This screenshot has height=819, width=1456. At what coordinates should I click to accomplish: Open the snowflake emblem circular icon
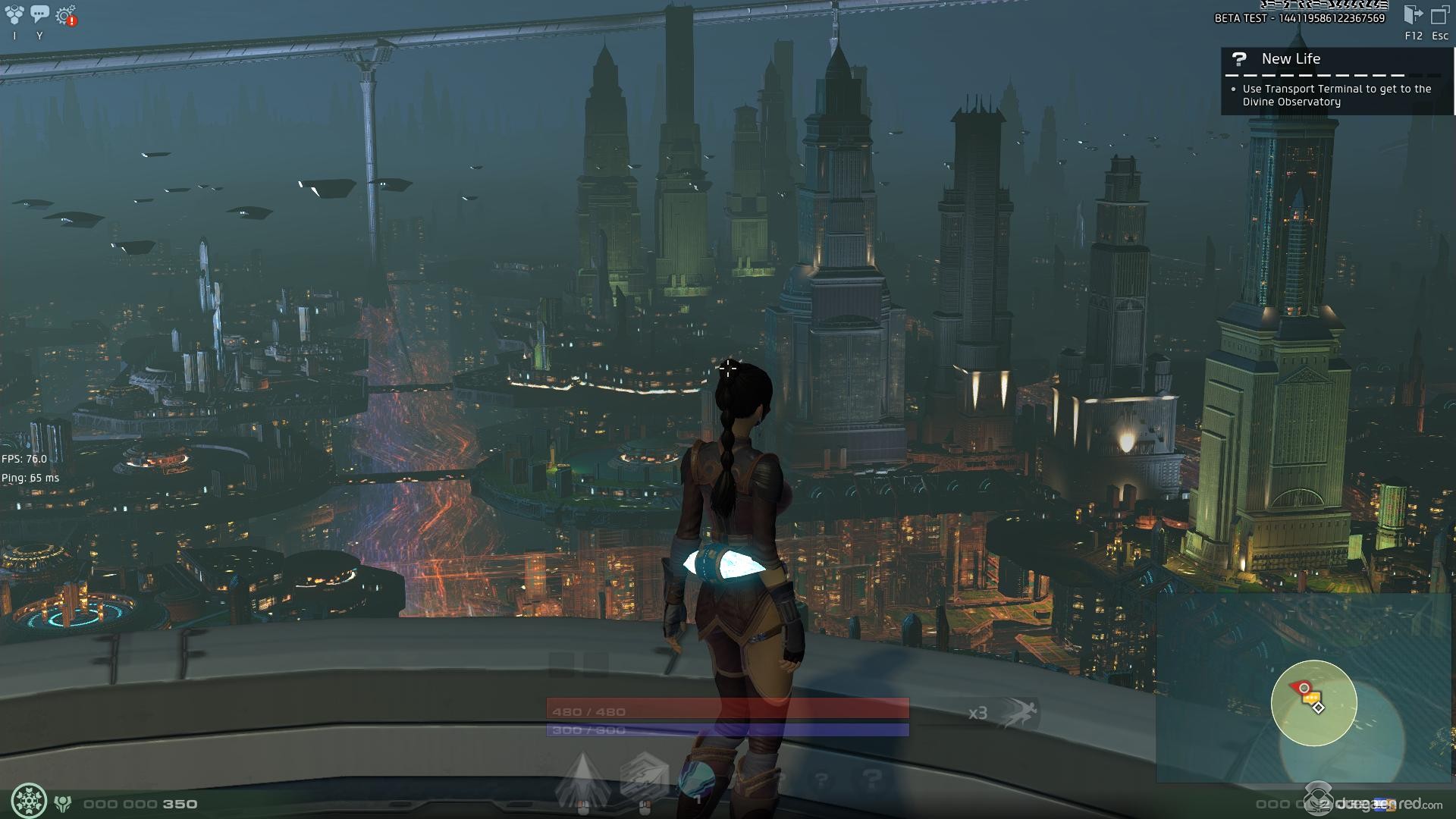tap(29, 801)
